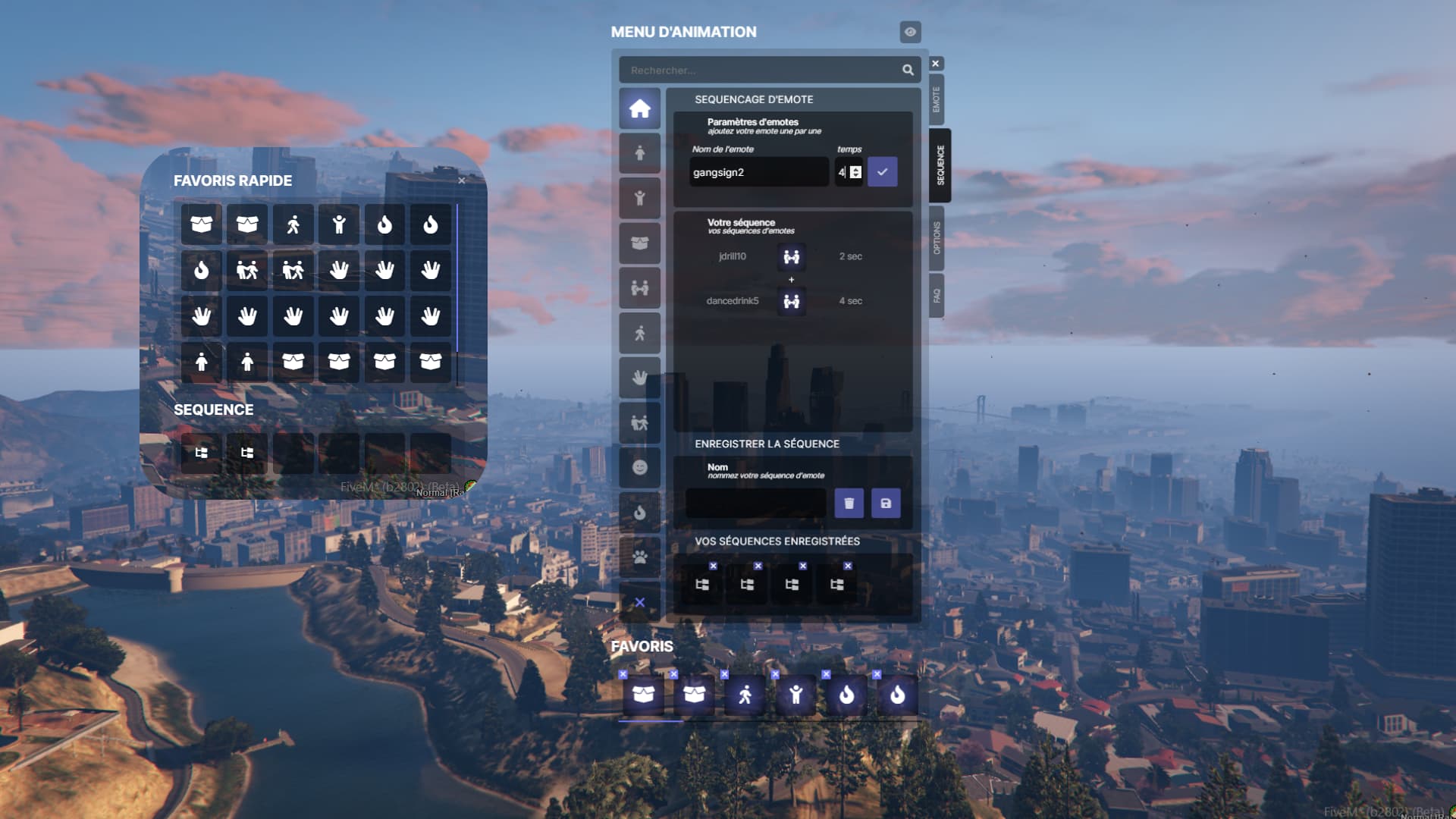The image size is (1456, 819).
Task: Open the handshake shared emotes category
Action: (x=639, y=287)
